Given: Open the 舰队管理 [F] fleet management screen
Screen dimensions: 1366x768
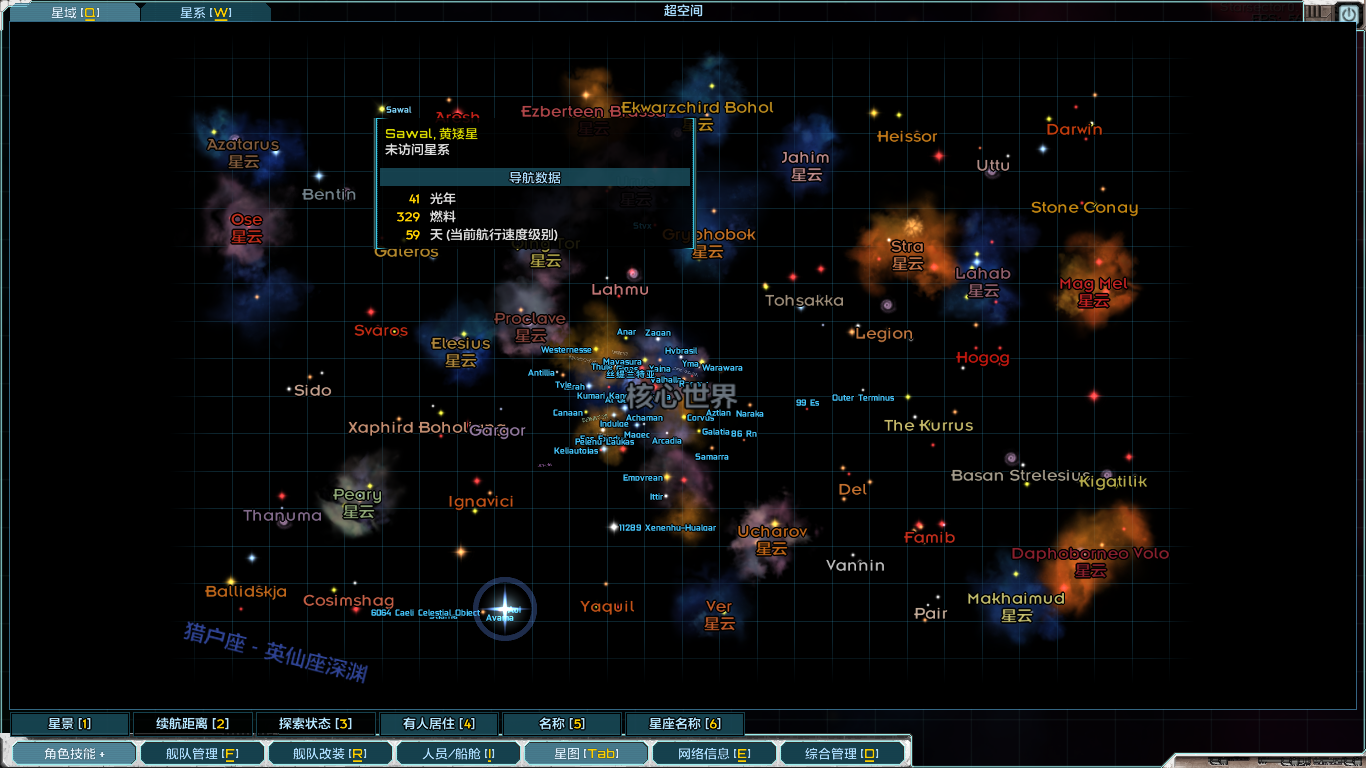Looking at the screenshot, I should tap(202, 754).
